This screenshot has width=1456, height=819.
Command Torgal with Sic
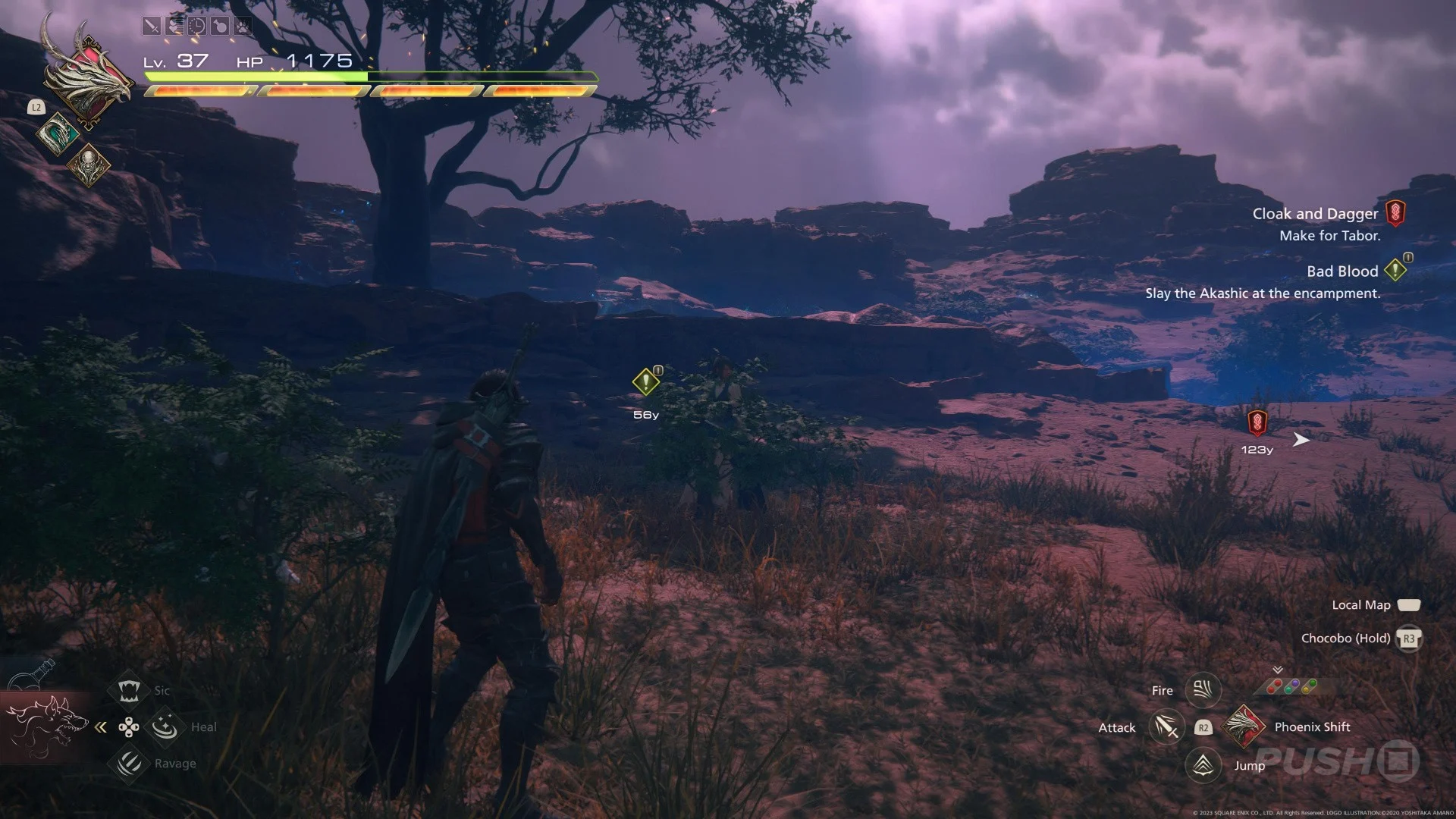click(128, 690)
